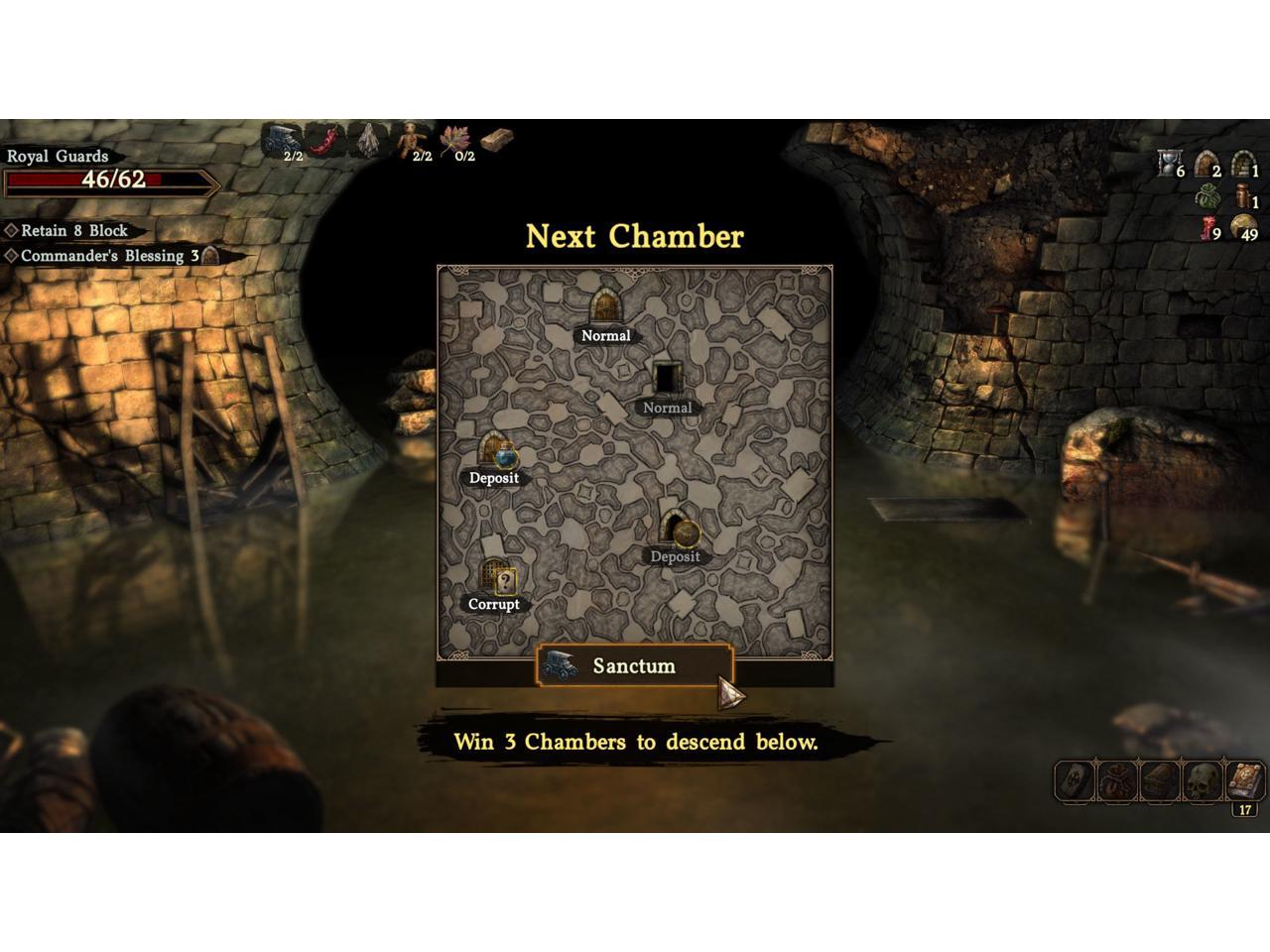Click the wooden block item icon
Viewport: 1270px width, 952px height.
[x=498, y=141]
